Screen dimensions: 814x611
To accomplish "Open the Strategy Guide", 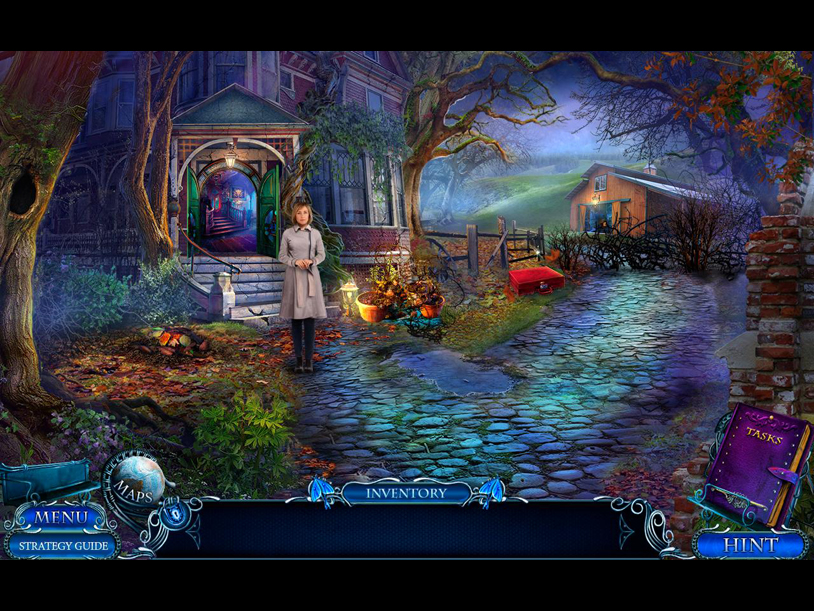I will click(x=62, y=546).
